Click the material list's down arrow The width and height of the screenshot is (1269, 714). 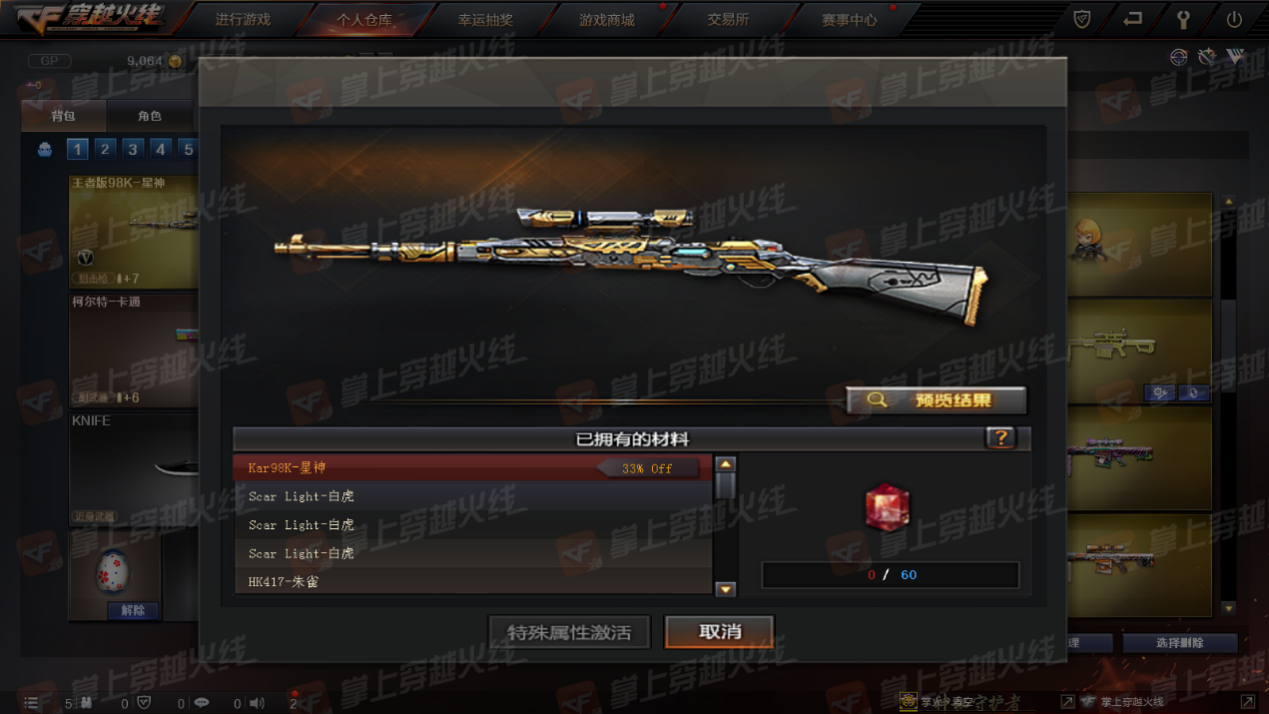(726, 589)
